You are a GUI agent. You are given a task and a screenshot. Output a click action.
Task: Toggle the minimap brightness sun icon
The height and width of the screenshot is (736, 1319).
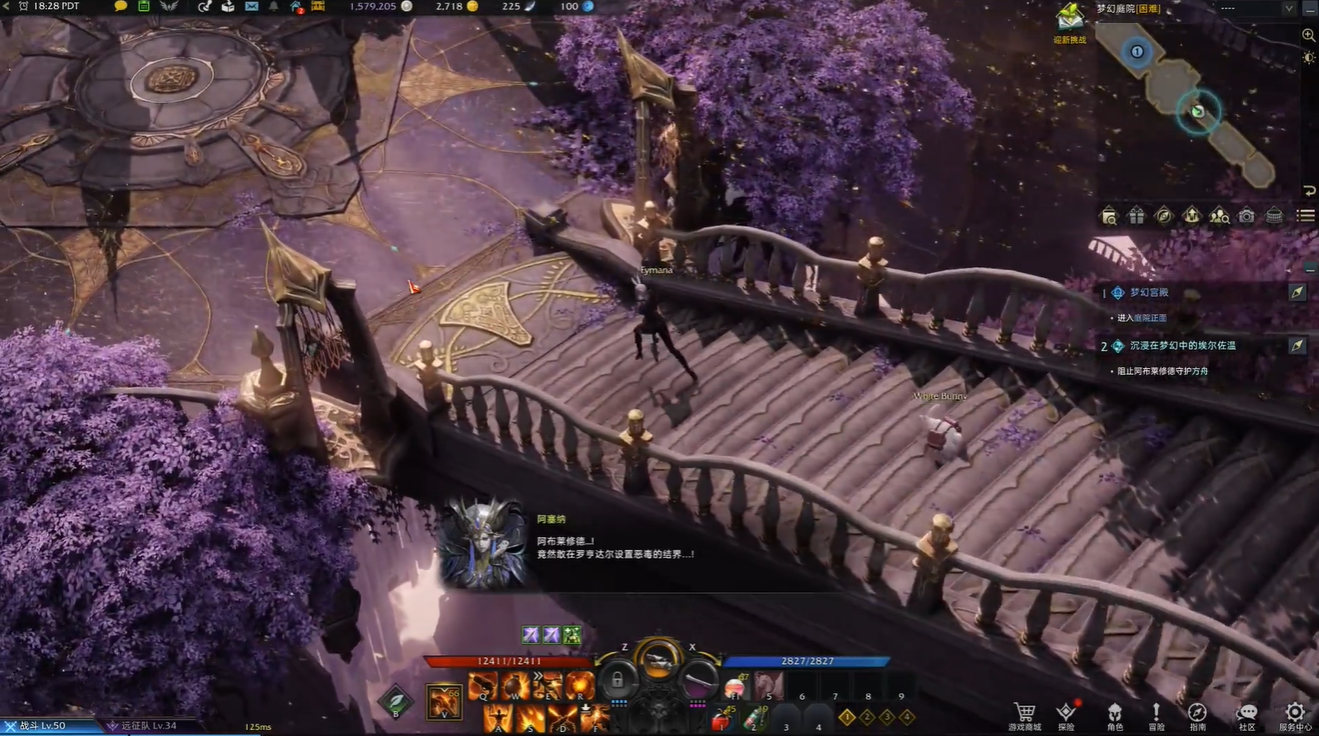1308,58
